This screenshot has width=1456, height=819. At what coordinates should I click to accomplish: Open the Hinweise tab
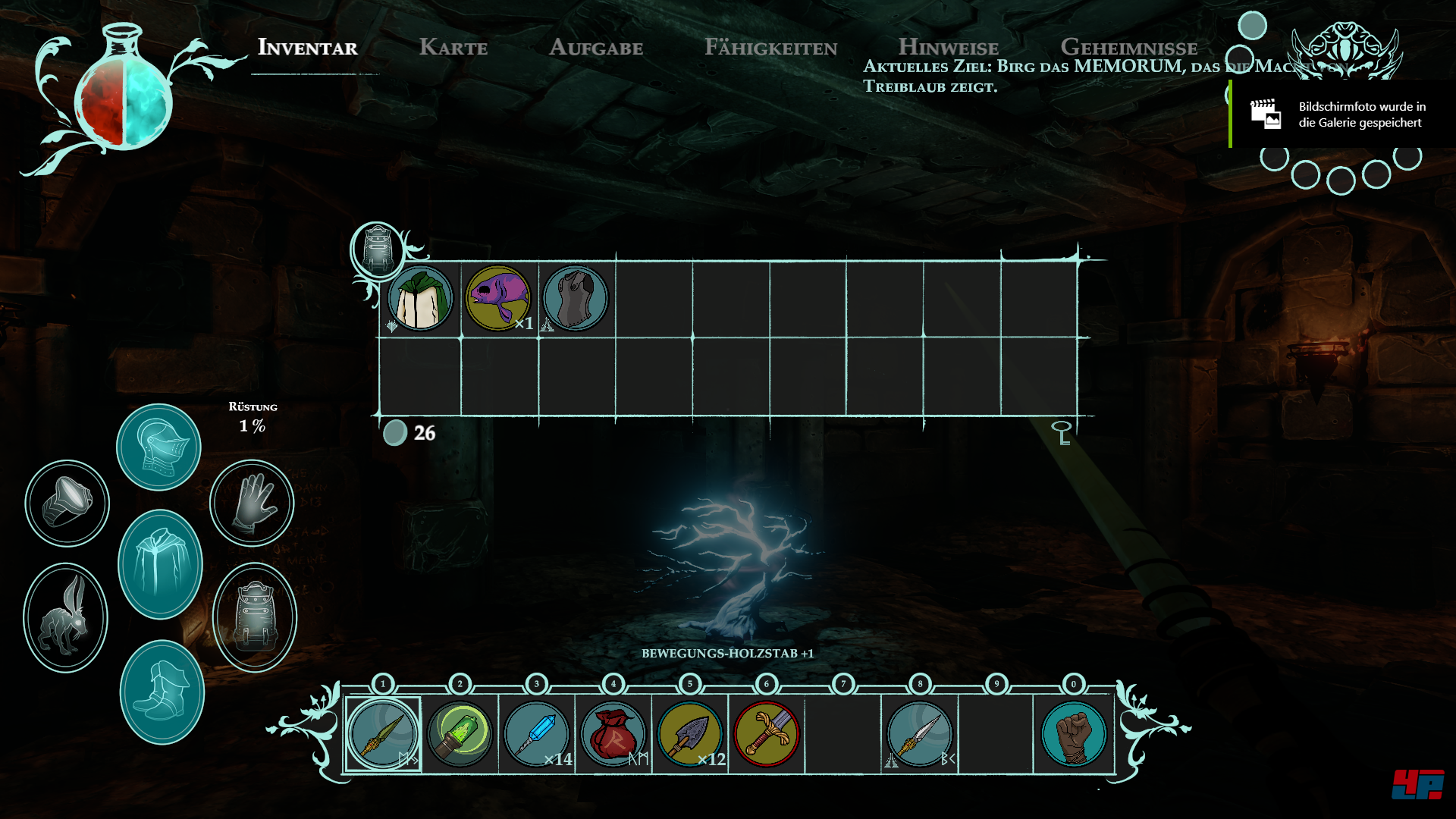click(948, 46)
